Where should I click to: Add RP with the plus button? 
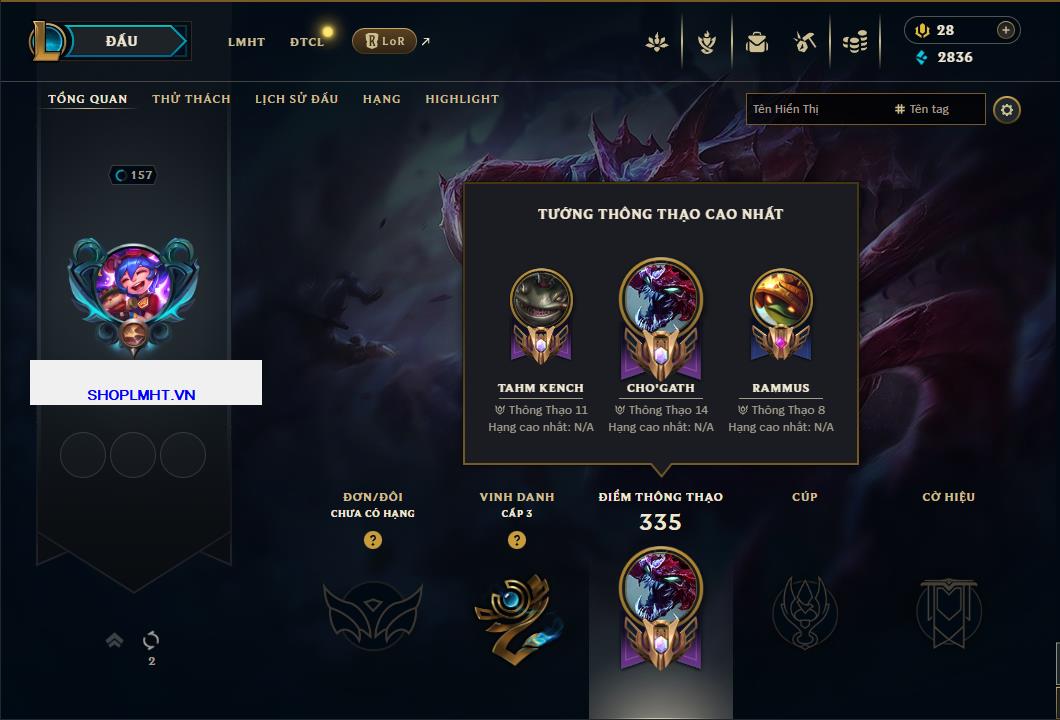1006,30
